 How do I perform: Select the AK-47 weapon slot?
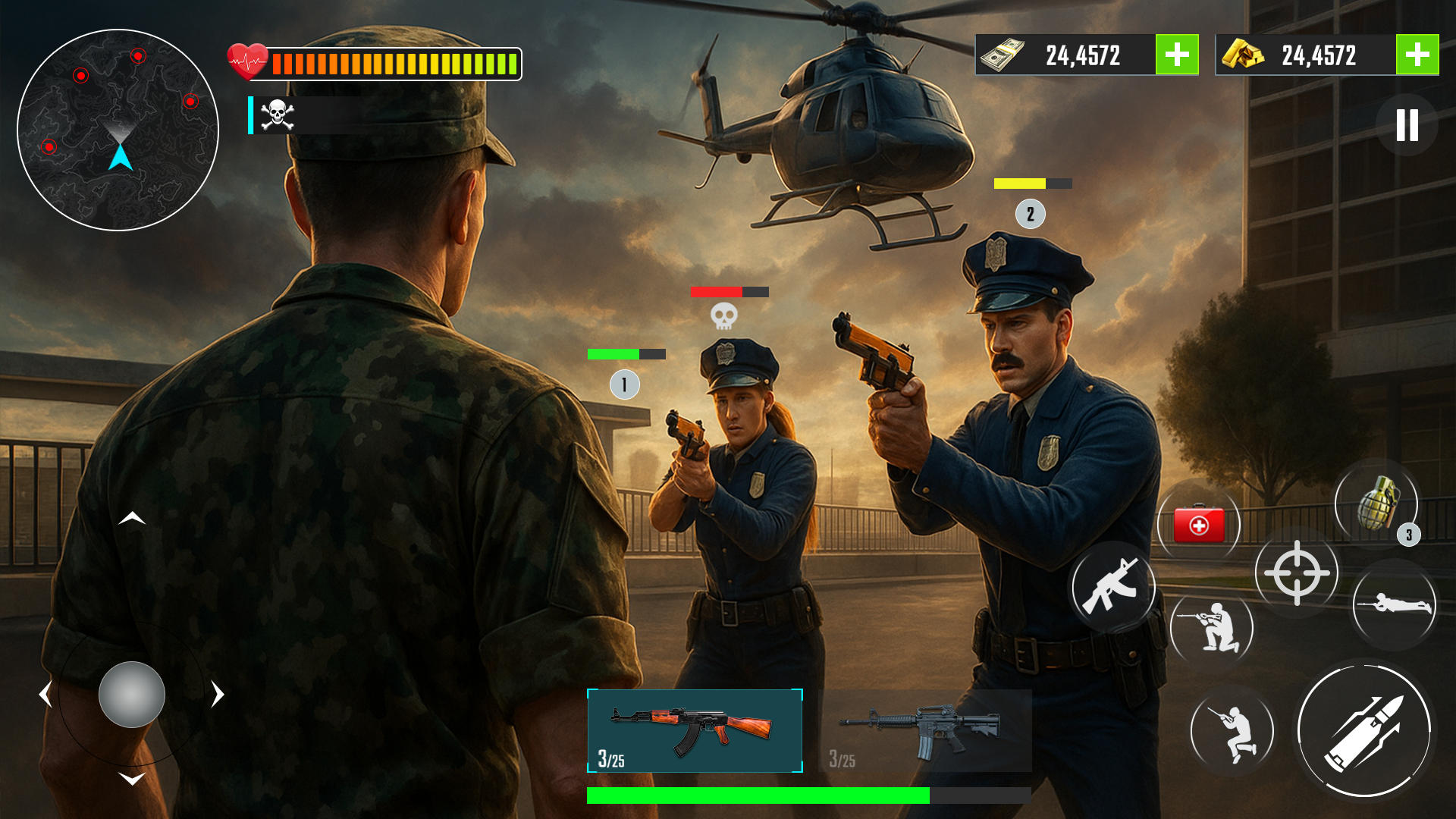(x=695, y=730)
